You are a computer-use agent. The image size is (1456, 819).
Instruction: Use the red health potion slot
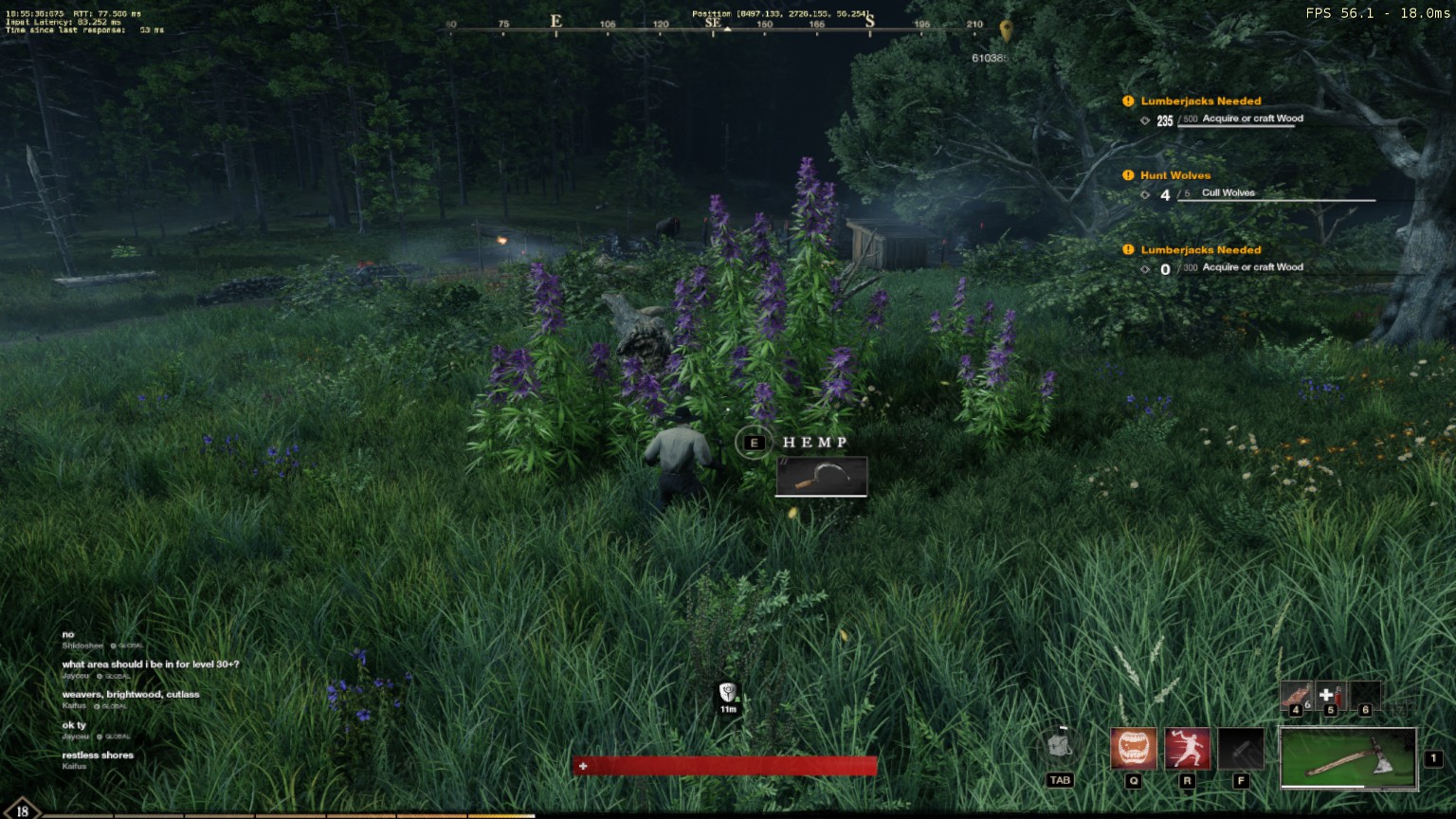pyautogui.click(x=1330, y=697)
